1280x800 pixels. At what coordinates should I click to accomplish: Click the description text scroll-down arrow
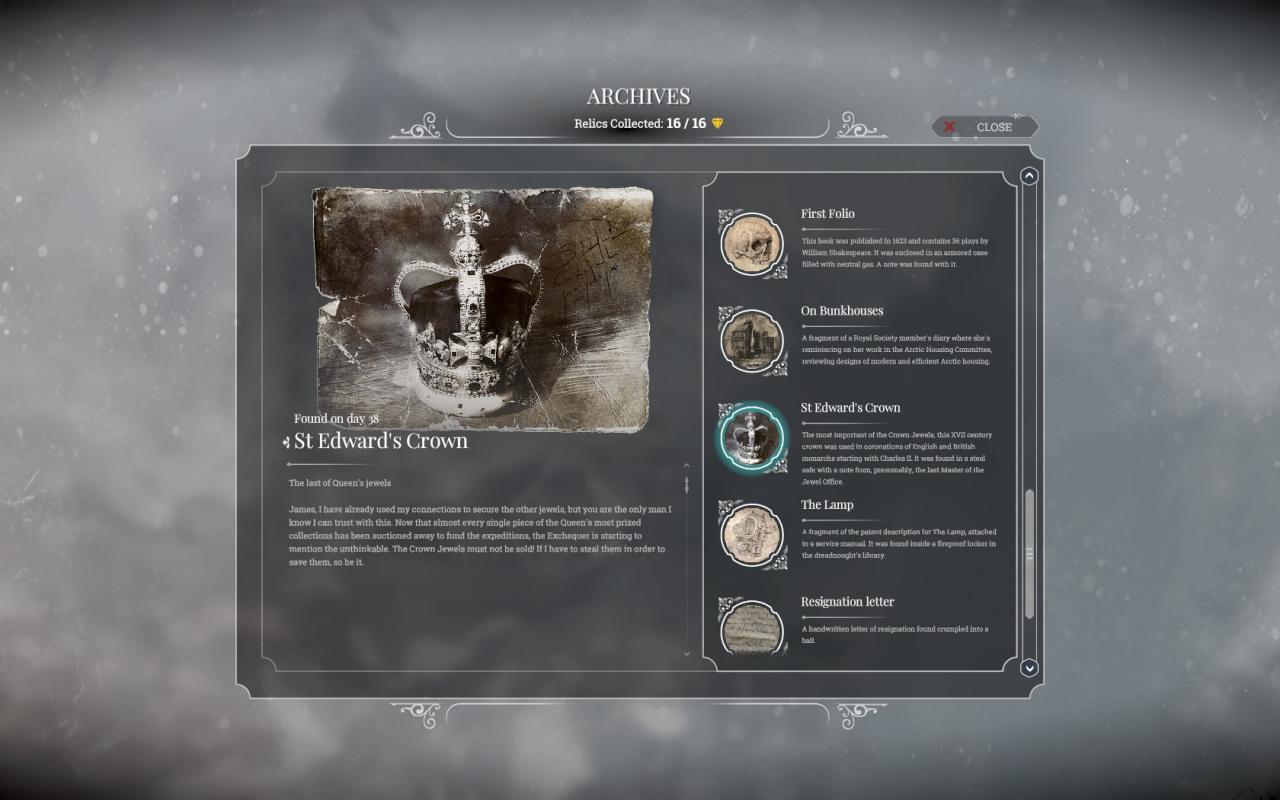click(686, 653)
